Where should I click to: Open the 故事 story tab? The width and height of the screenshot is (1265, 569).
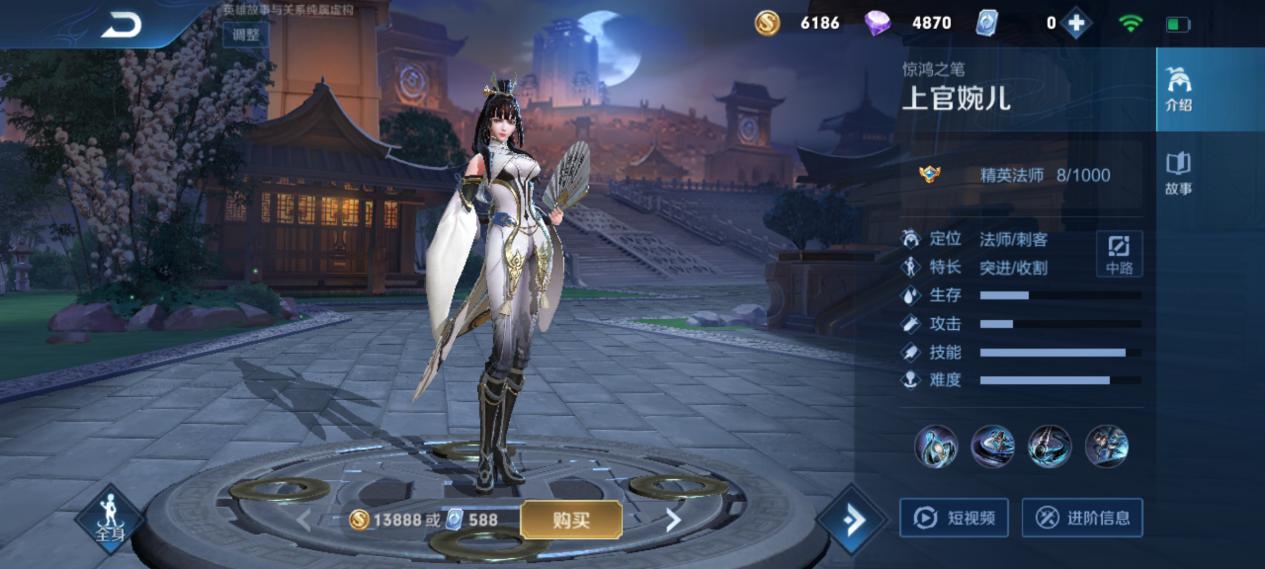coord(1178,172)
